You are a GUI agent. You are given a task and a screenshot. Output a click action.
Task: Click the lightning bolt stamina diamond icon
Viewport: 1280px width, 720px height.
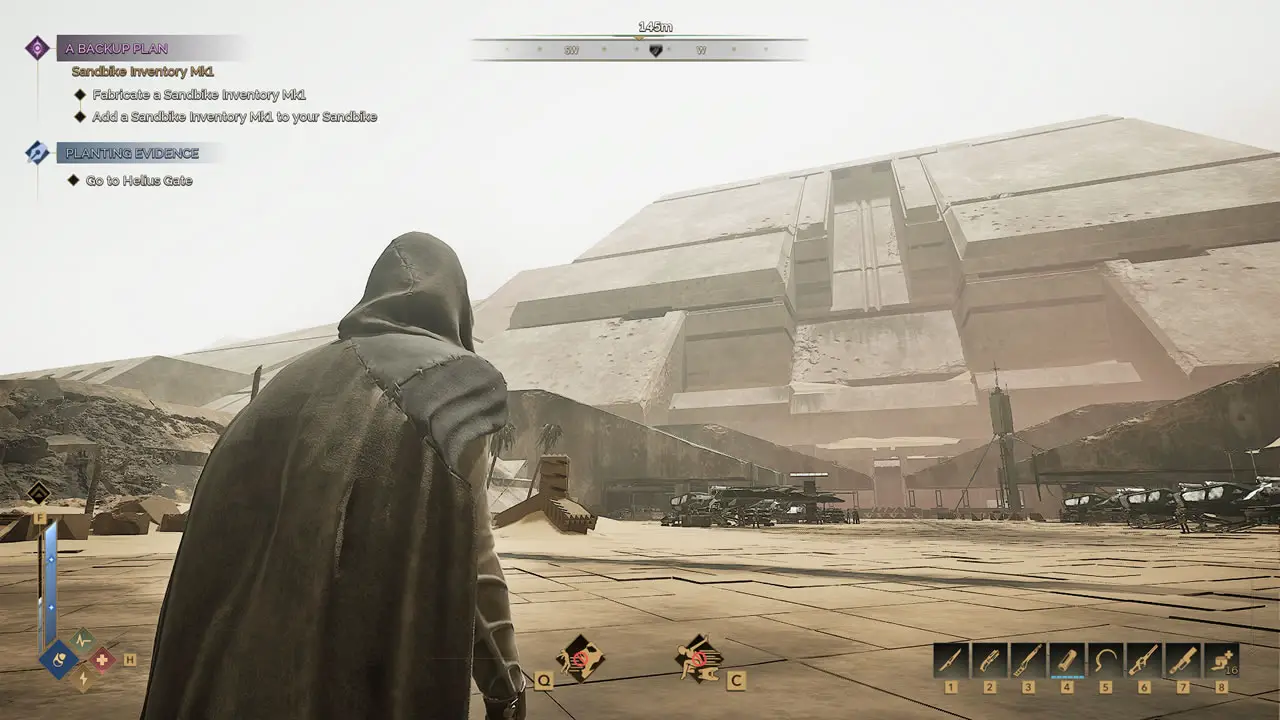(x=82, y=679)
